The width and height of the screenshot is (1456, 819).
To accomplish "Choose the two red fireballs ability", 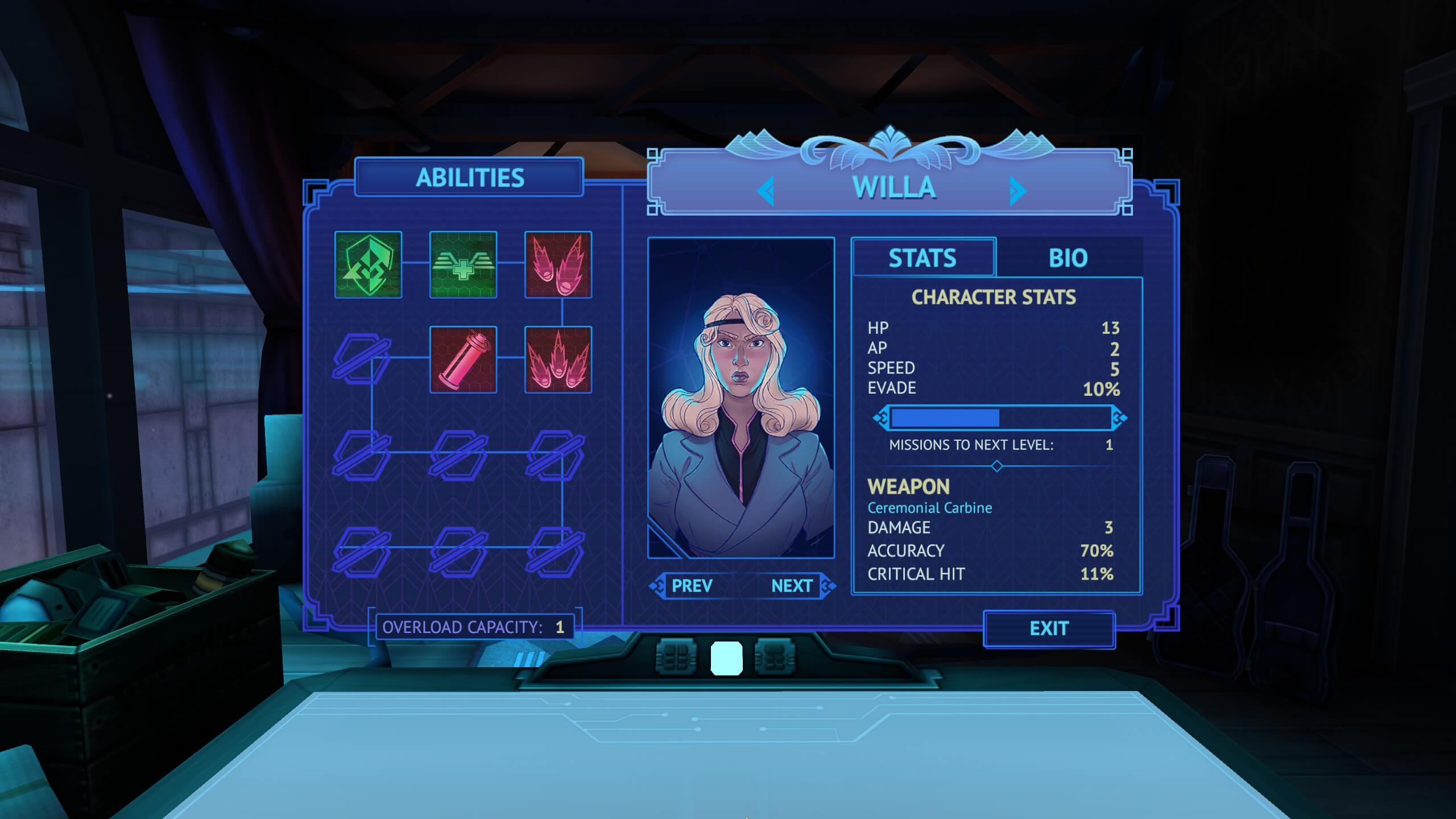I will tap(558, 265).
